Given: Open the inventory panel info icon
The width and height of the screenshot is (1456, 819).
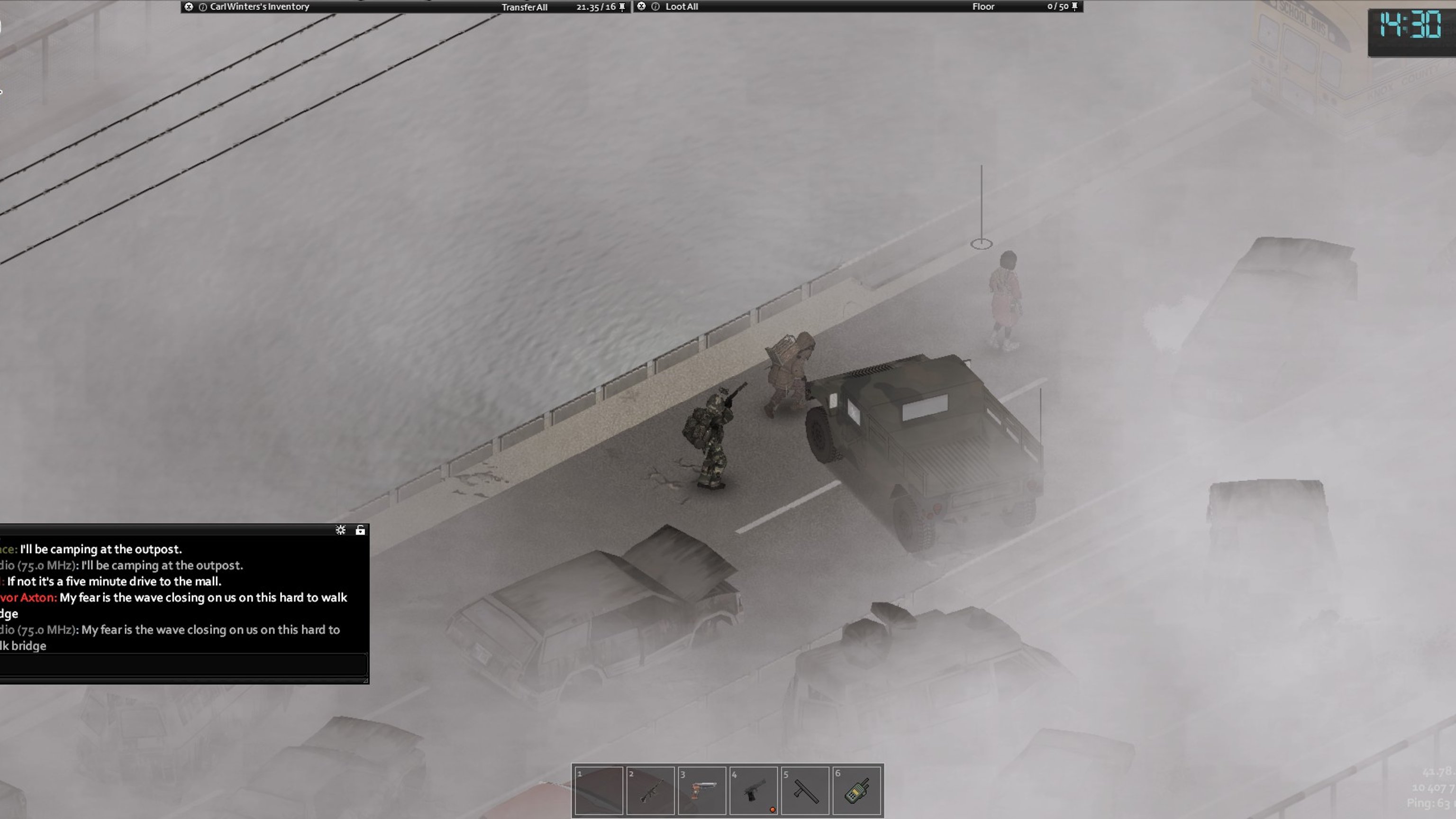Looking at the screenshot, I should (203, 7).
